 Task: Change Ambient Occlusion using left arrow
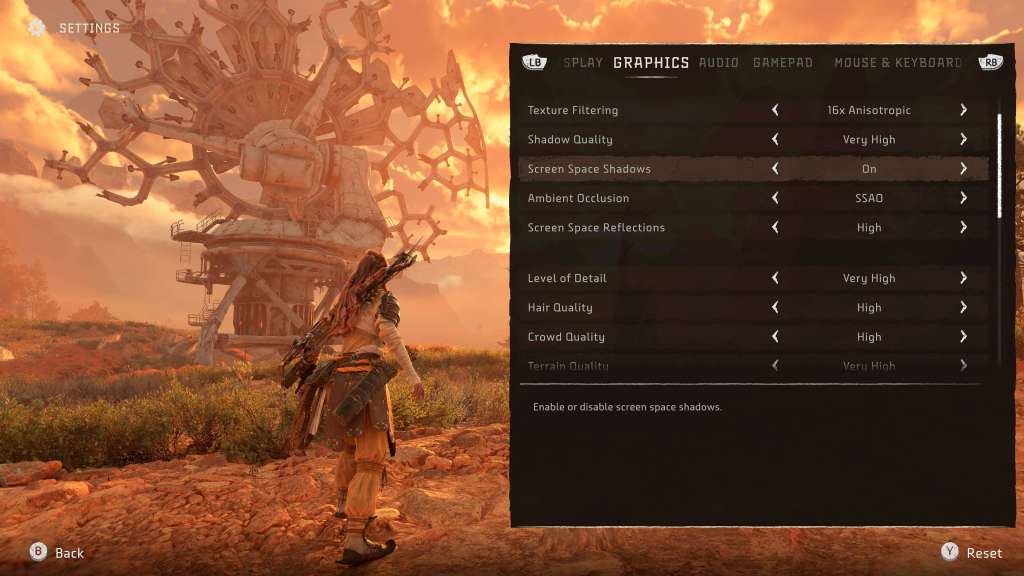(x=775, y=198)
